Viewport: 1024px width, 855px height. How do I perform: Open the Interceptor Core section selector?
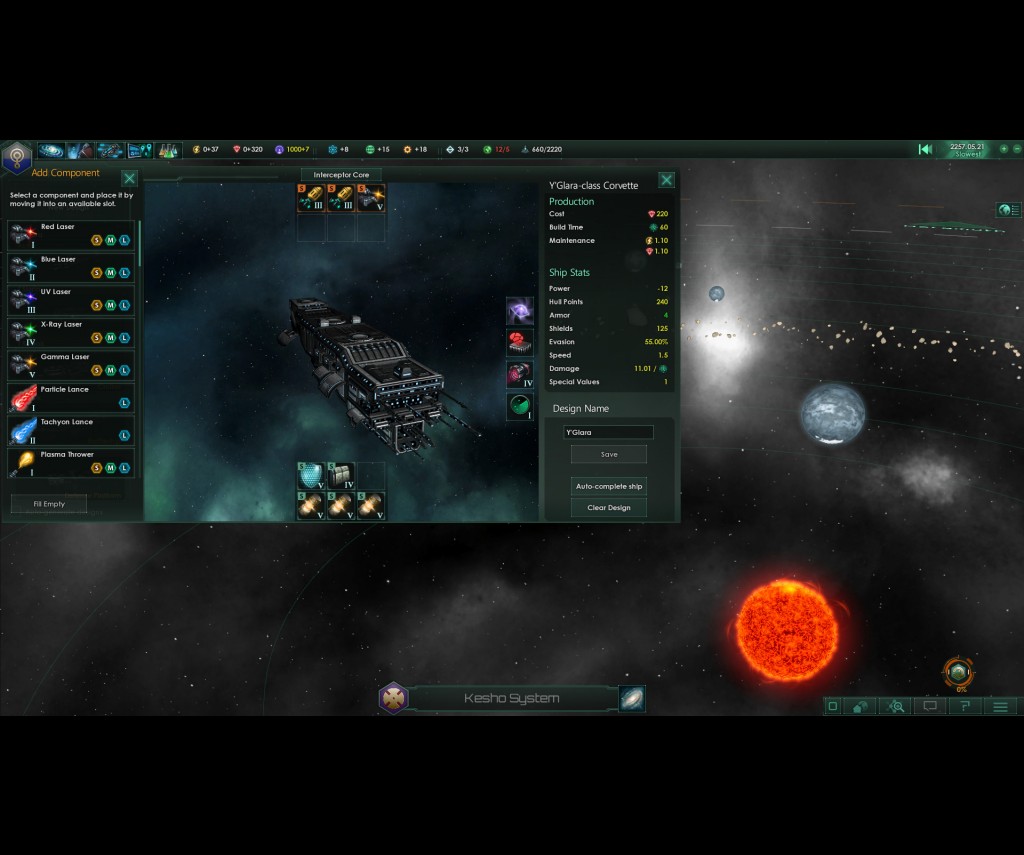coord(341,175)
